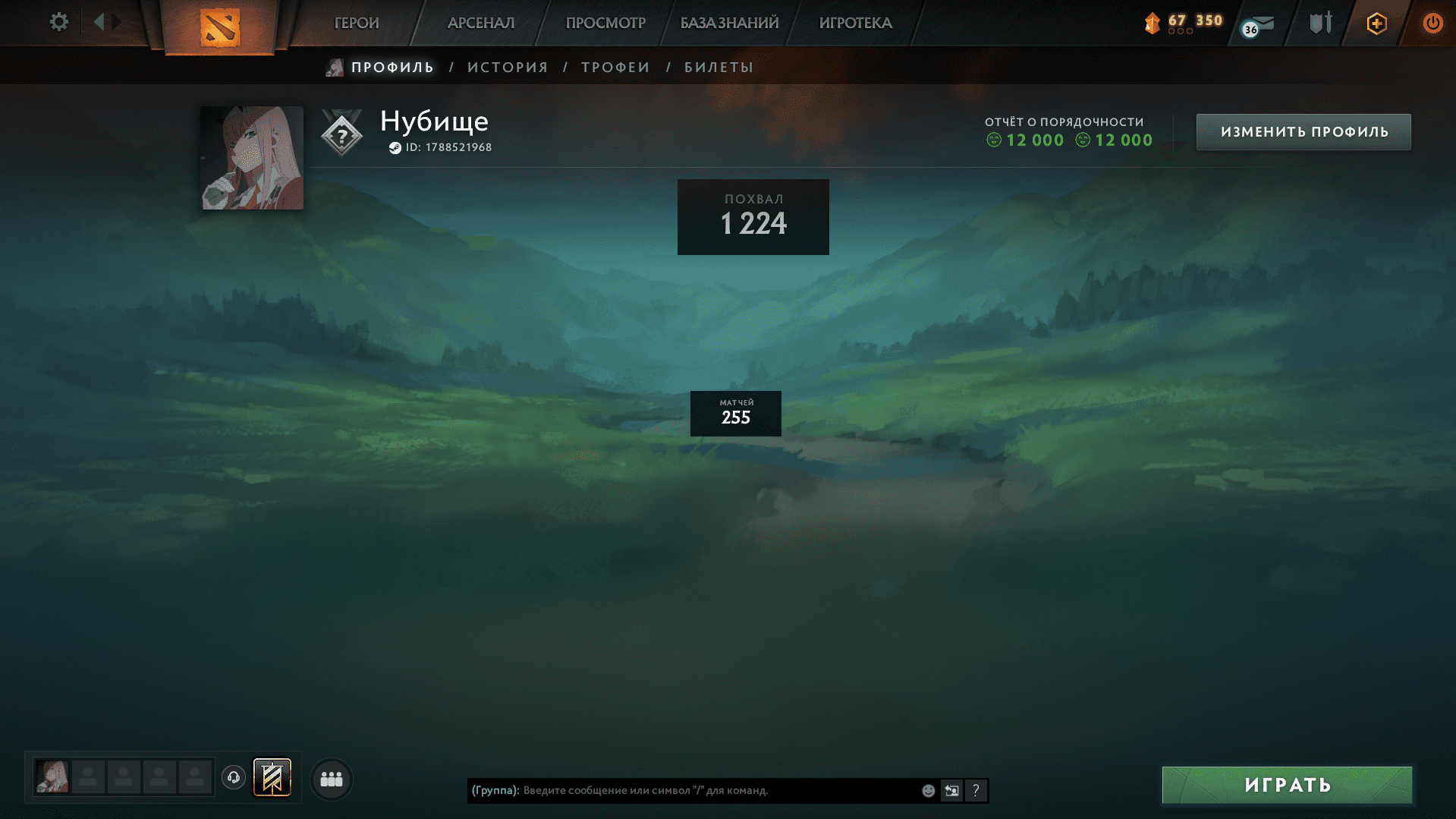Image resolution: width=1456 pixels, height=819 pixels.
Task: Open the guild banner icon
Action: 272,778
